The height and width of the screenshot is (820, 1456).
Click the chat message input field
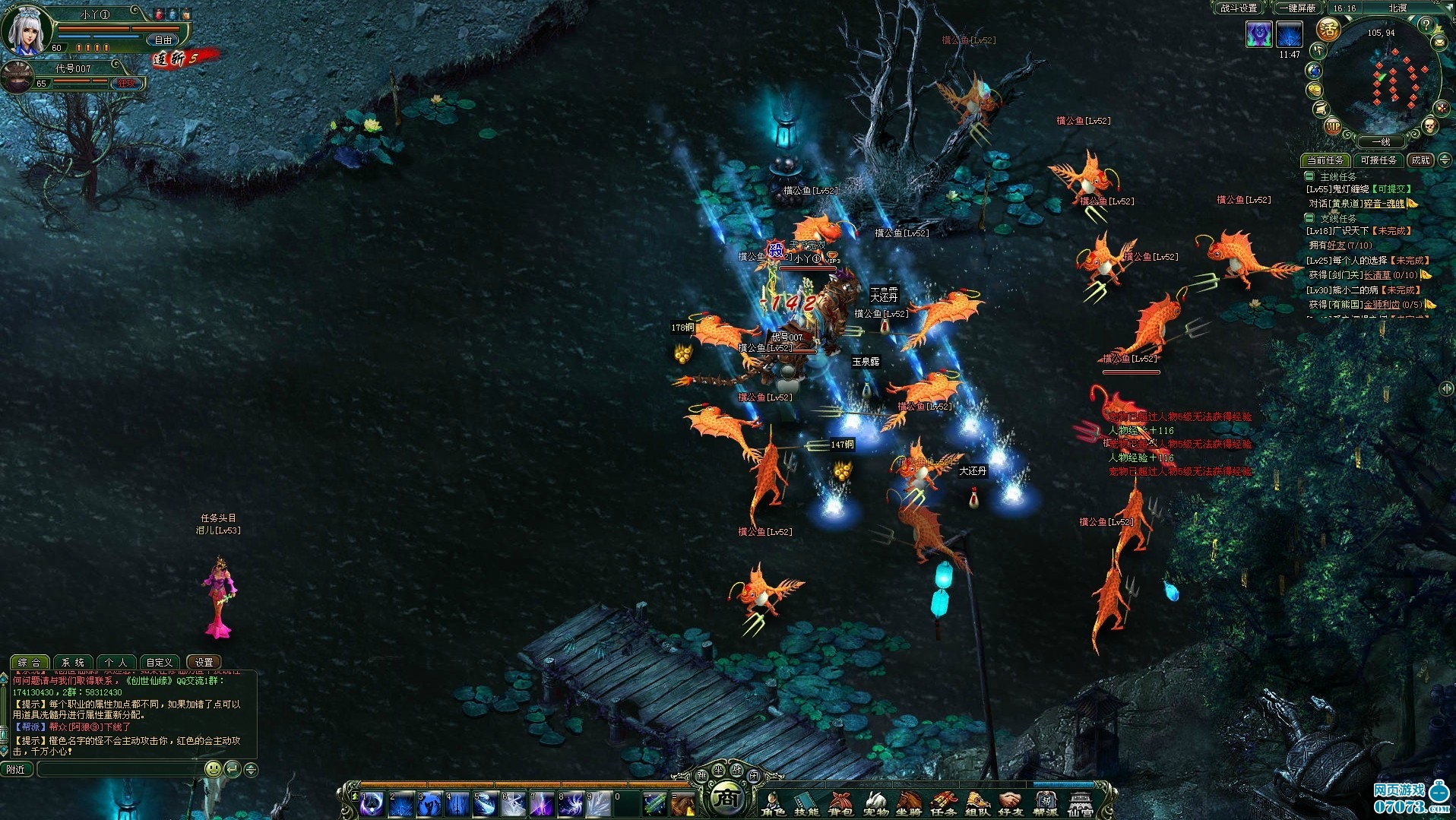click(x=120, y=770)
